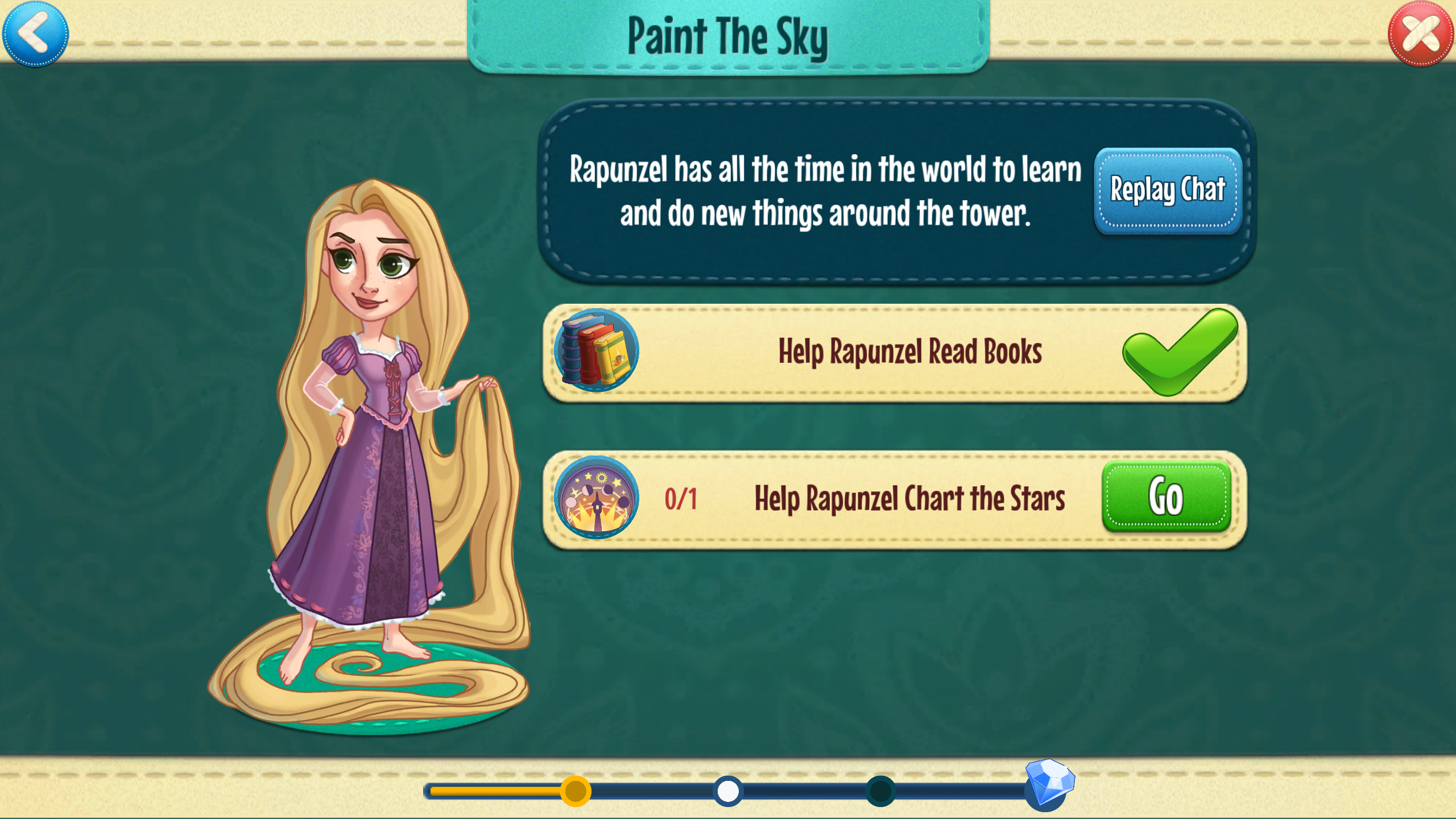1456x819 pixels.
Task: Close the Paint The Sky quest window
Action: [1421, 34]
